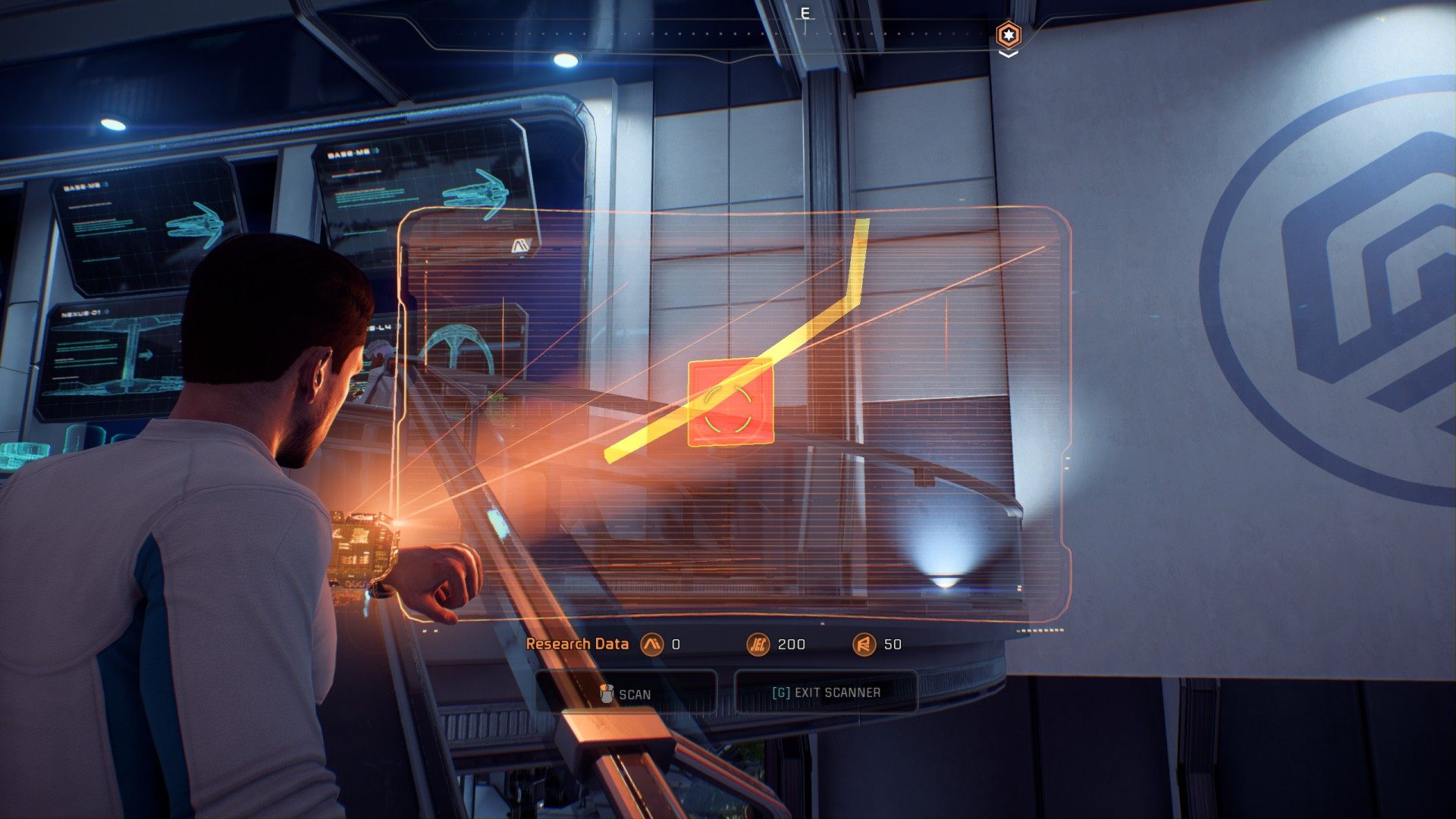Select the hexagonal objective marker on the compass
This screenshot has width=1456, height=819.
click(x=1008, y=35)
